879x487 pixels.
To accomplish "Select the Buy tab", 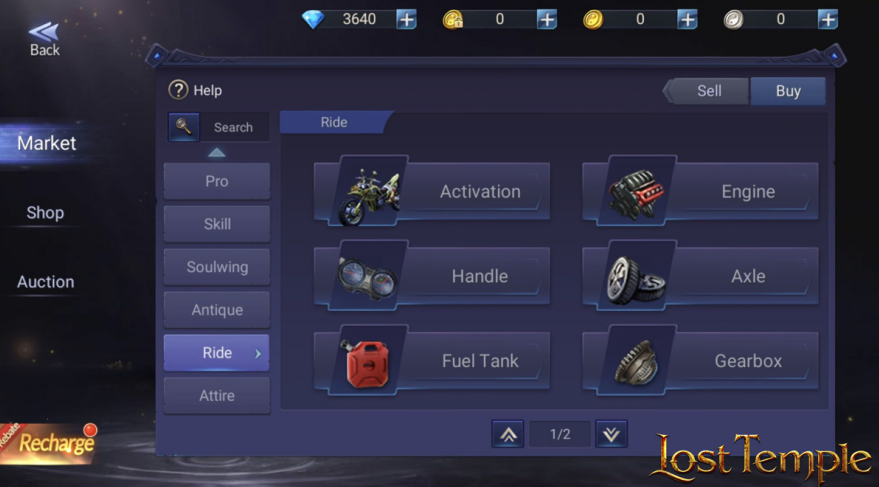I will pyautogui.click(x=788, y=91).
